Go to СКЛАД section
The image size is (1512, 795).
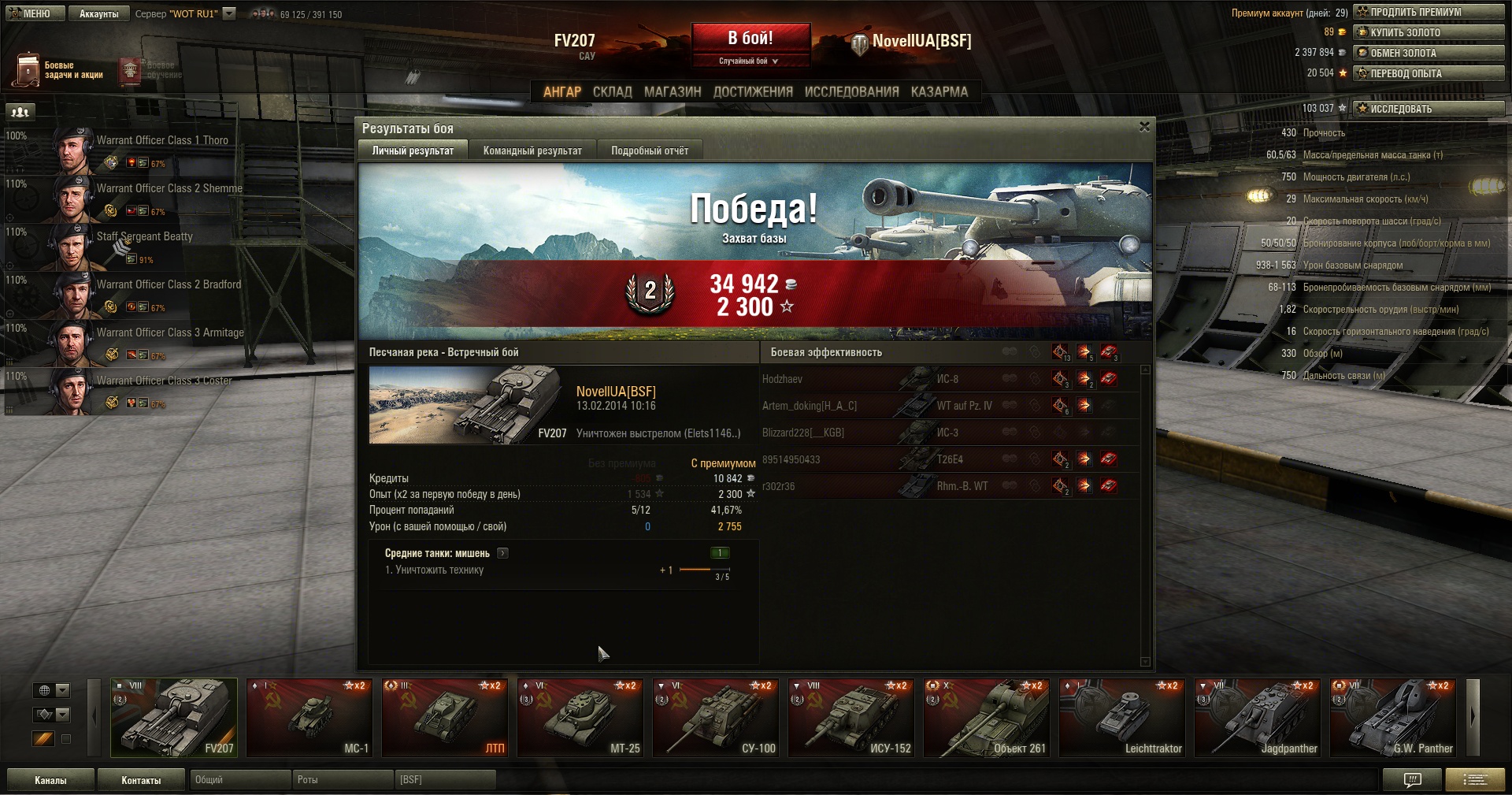(612, 91)
